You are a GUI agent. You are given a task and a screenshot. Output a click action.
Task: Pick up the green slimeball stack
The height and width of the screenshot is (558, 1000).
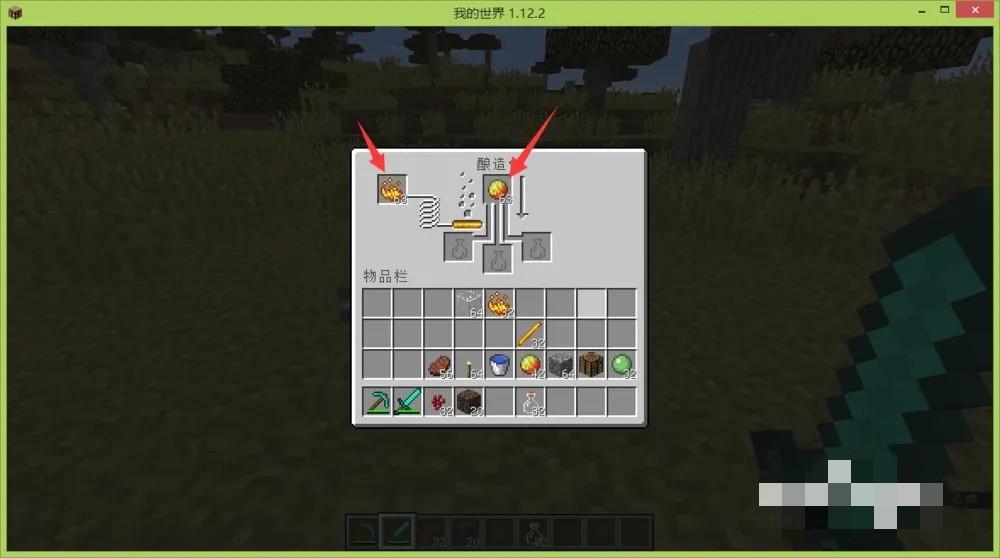coord(622,365)
